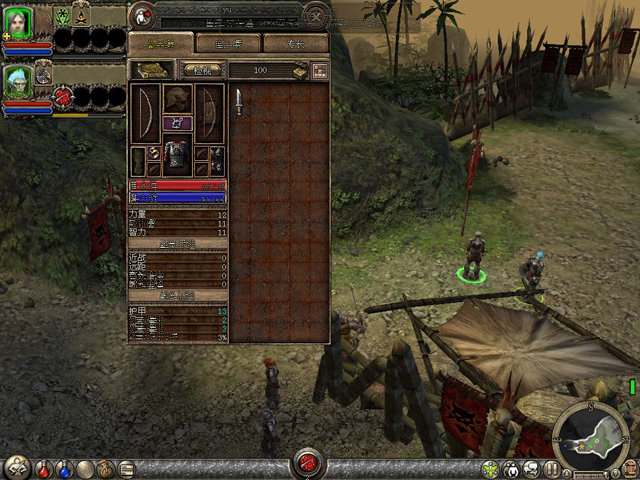Close the character inventory panel
The width and height of the screenshot is (640, 480).
(316, 16)
